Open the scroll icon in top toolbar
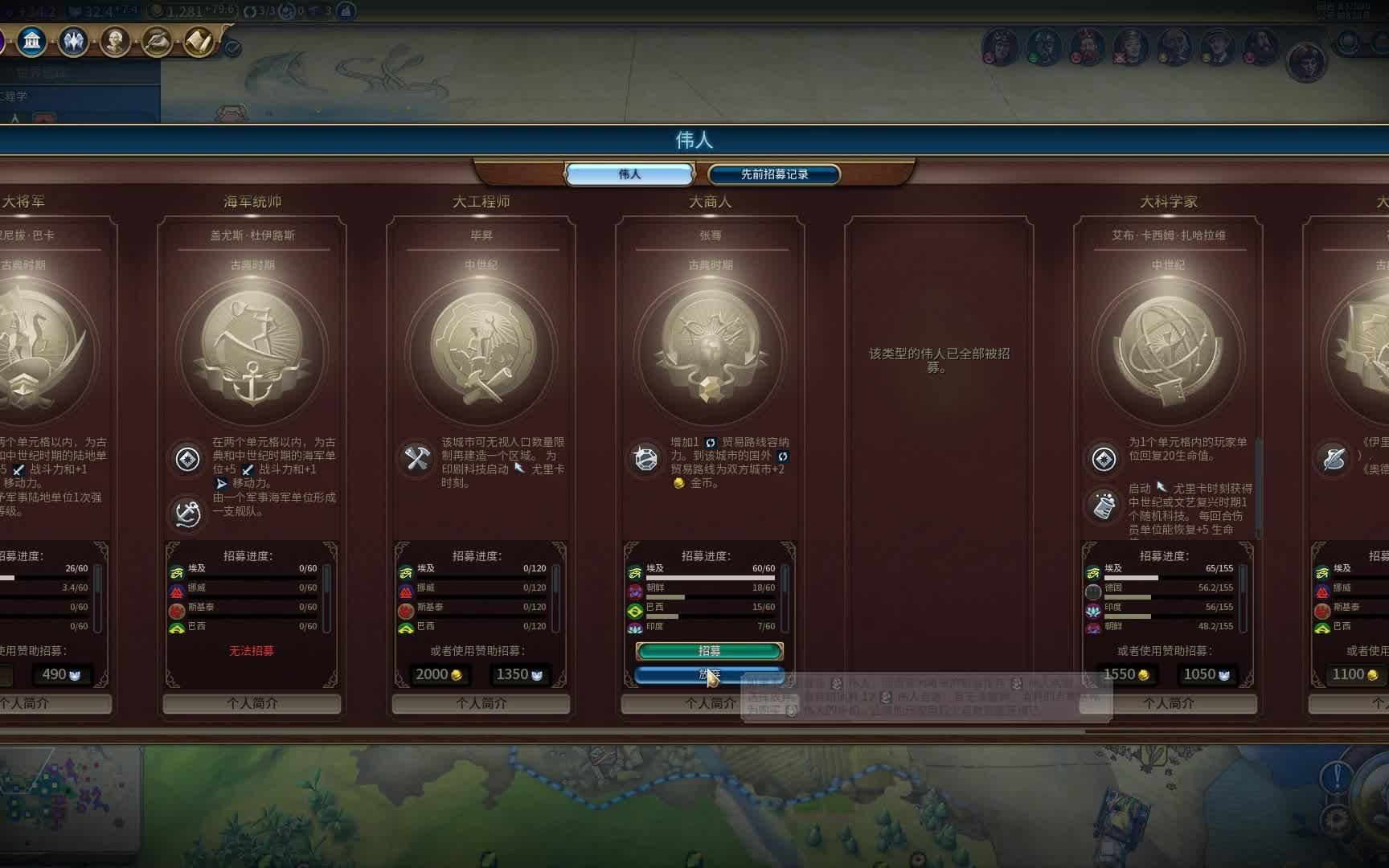Image resolution: width=1389 pixels, height=868 pixels. [198, 40]
